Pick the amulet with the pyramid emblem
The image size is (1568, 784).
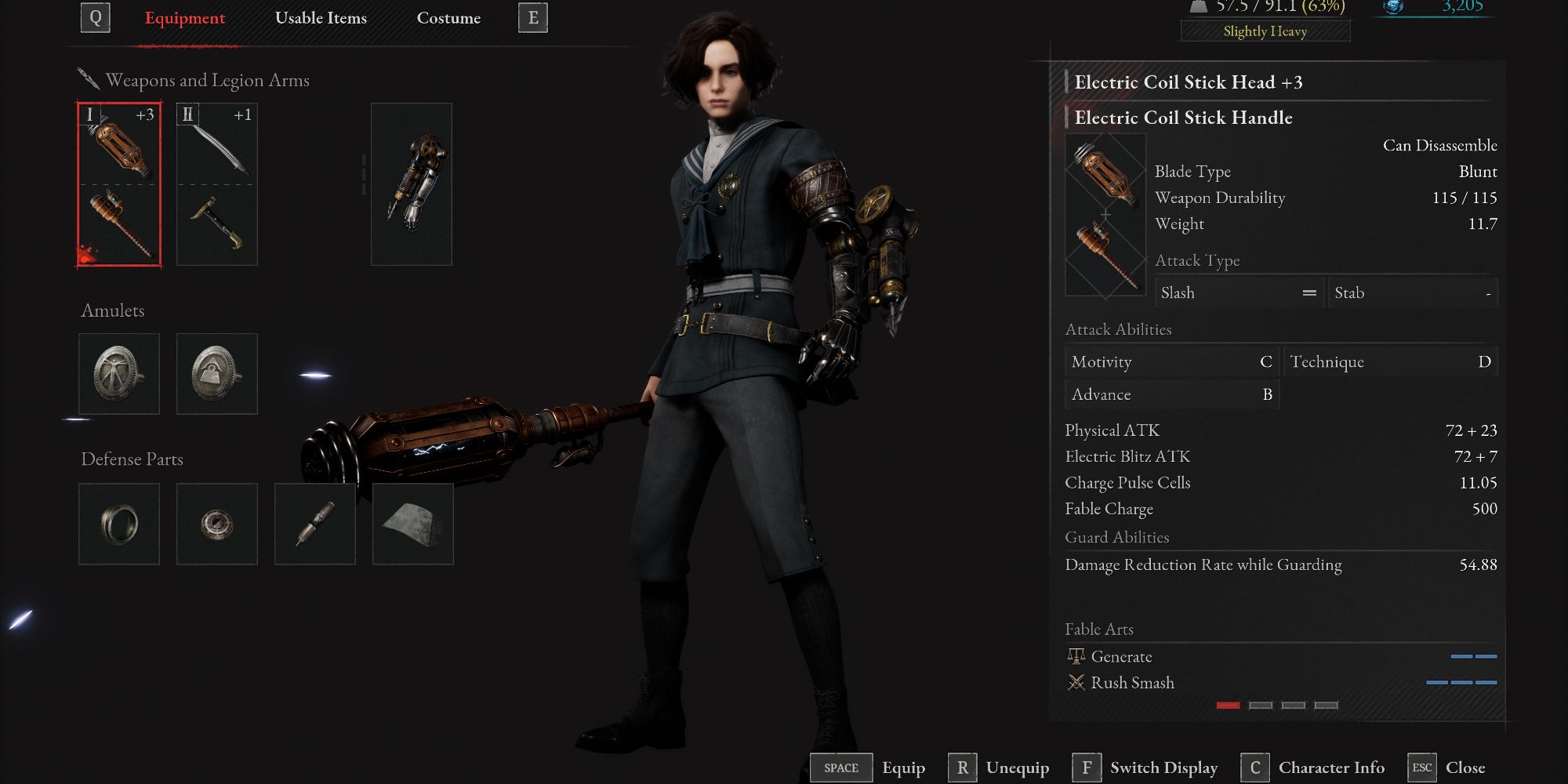pos(217,374)
